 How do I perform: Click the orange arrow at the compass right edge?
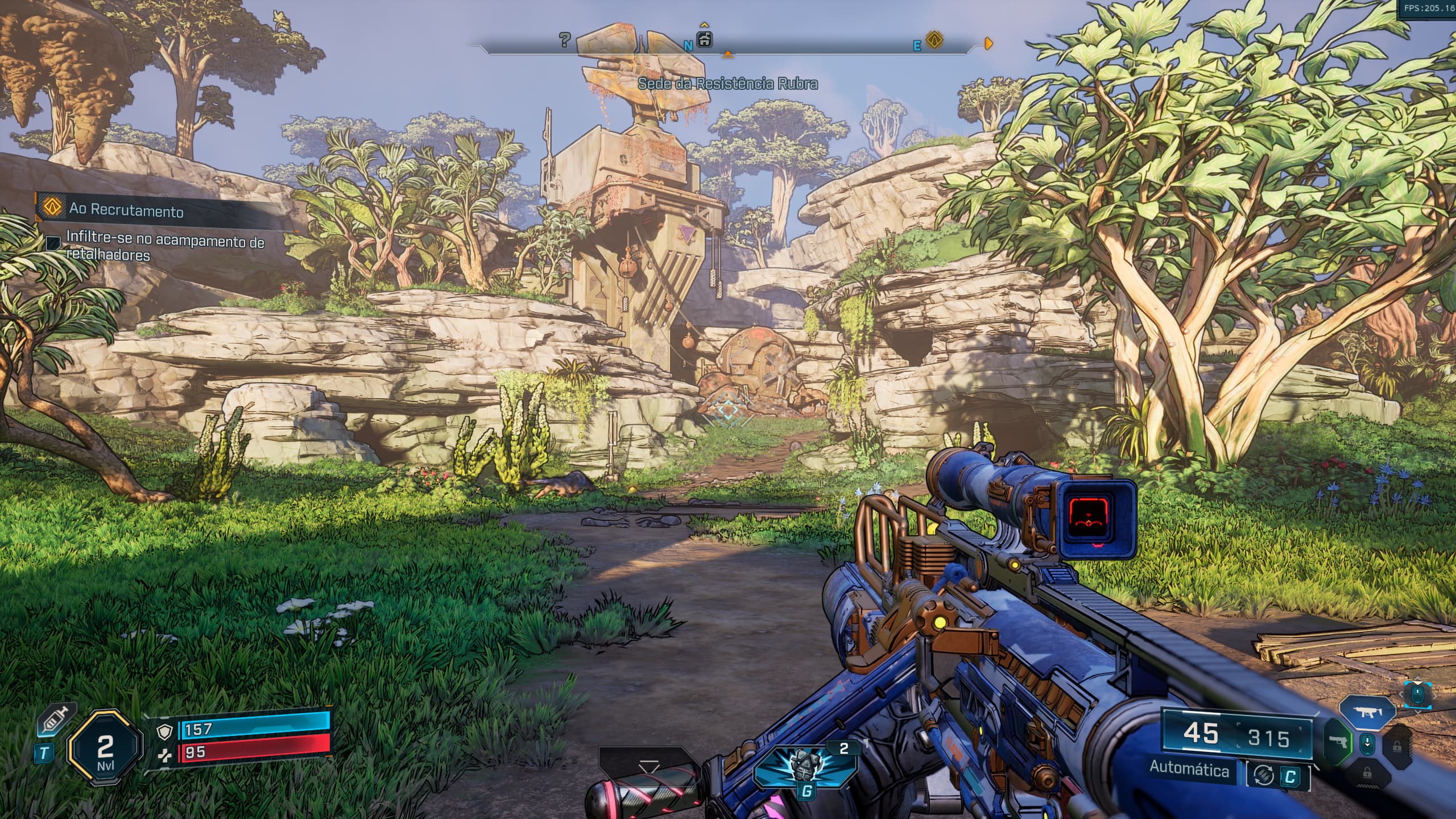[x=988, y=43]
